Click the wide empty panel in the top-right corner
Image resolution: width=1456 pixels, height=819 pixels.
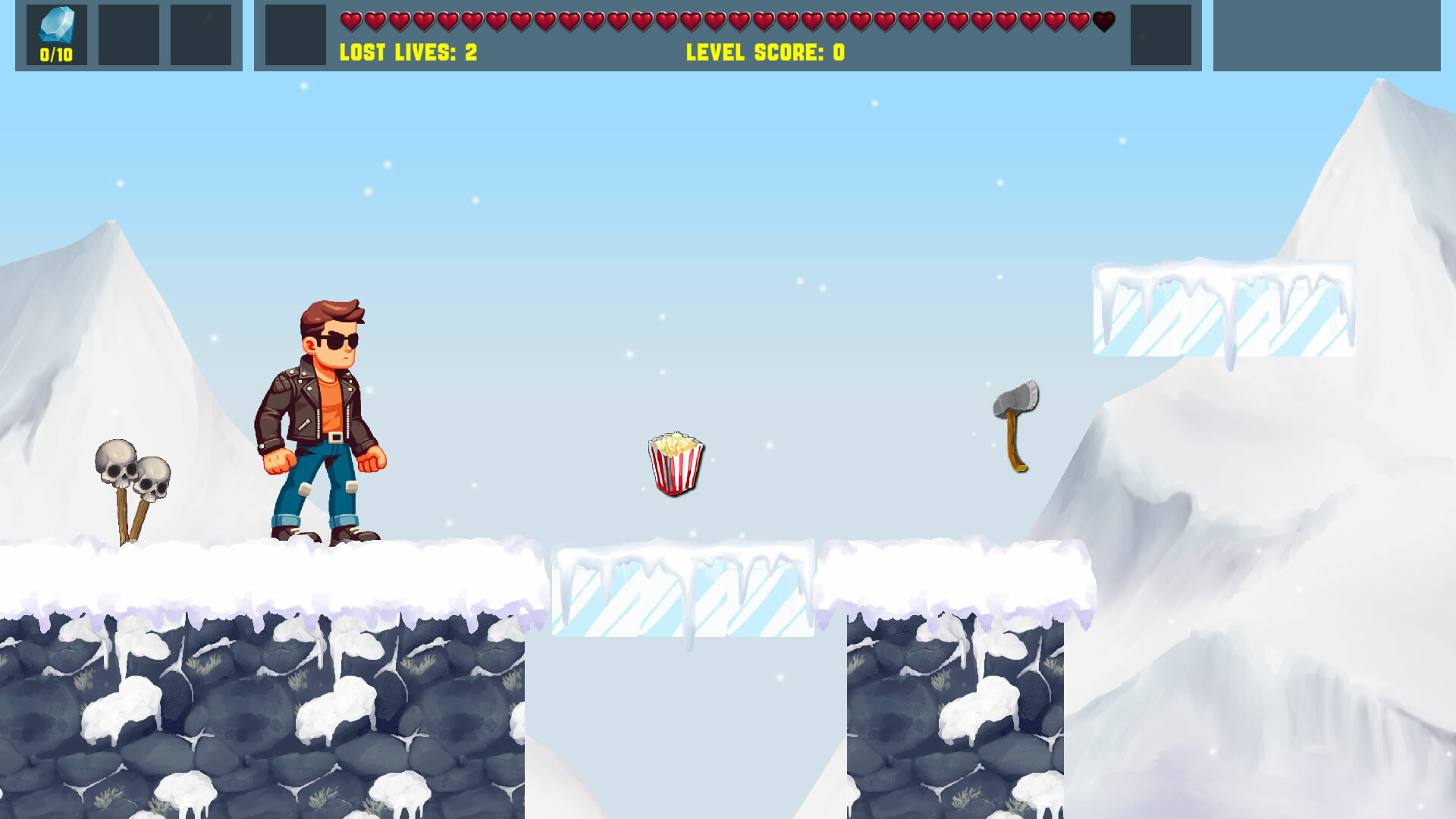click(x=1327, y=34)
